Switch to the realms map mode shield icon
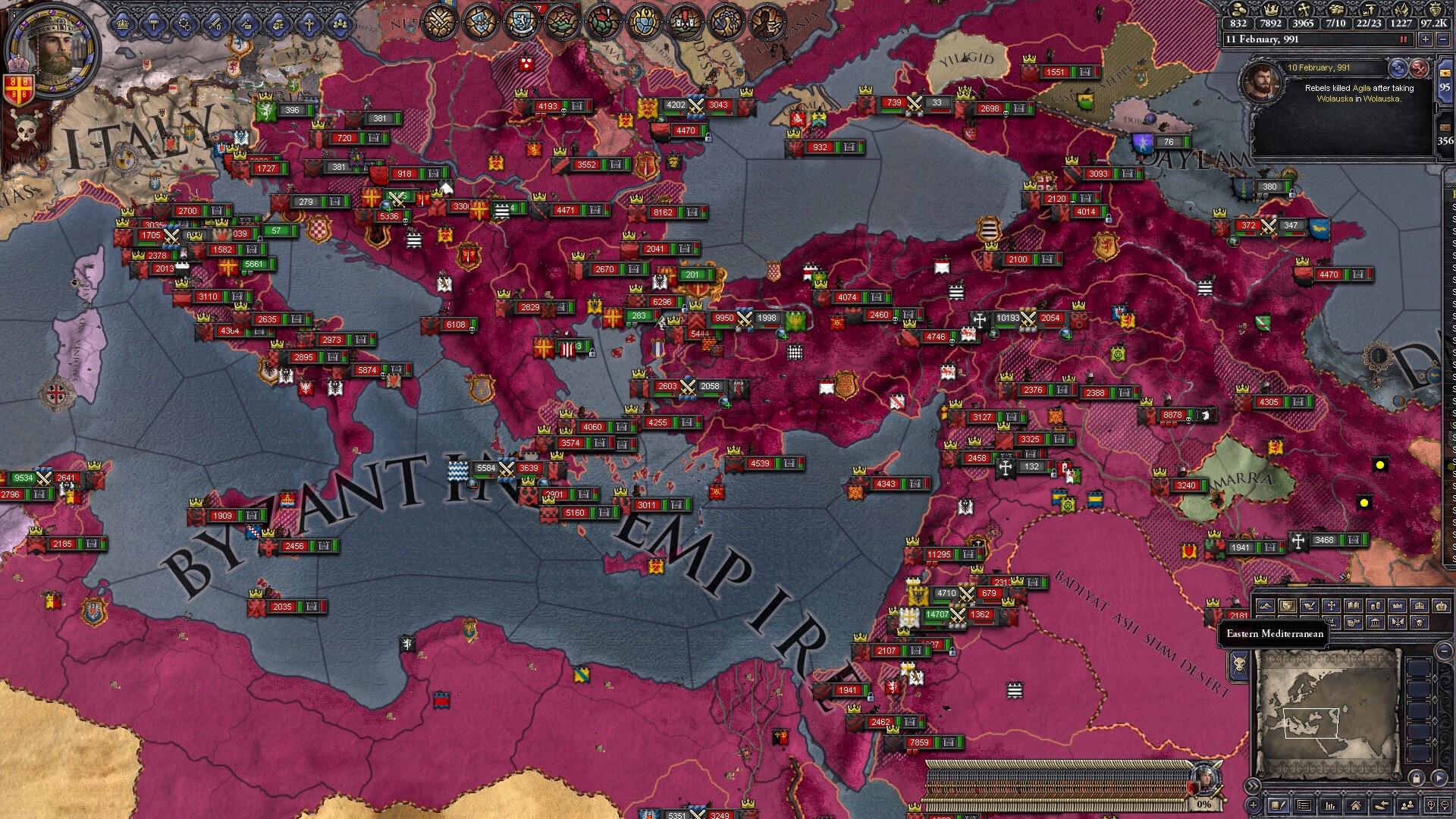 coord(1288,605)
